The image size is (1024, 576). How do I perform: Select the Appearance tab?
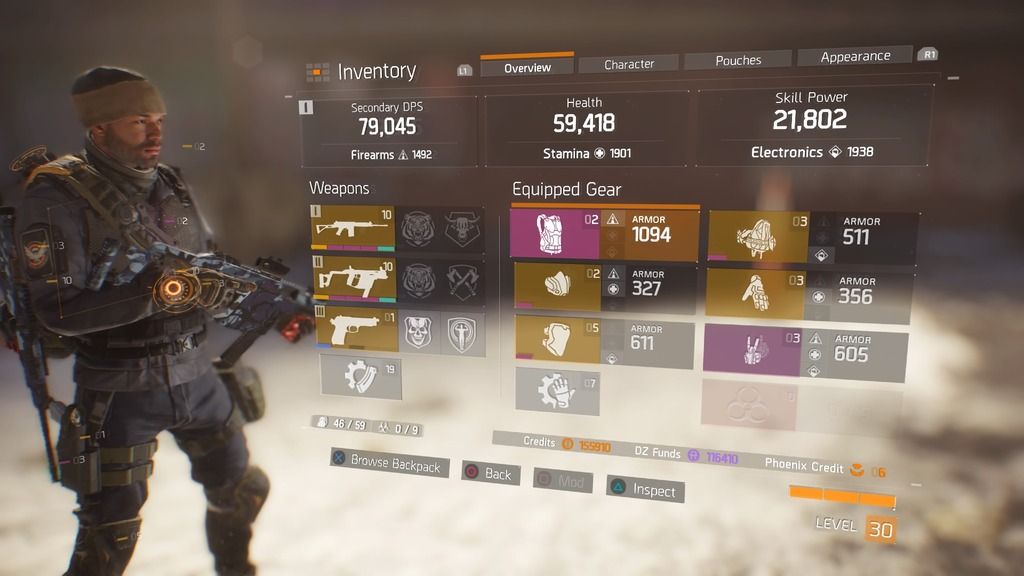pos(855,57)
